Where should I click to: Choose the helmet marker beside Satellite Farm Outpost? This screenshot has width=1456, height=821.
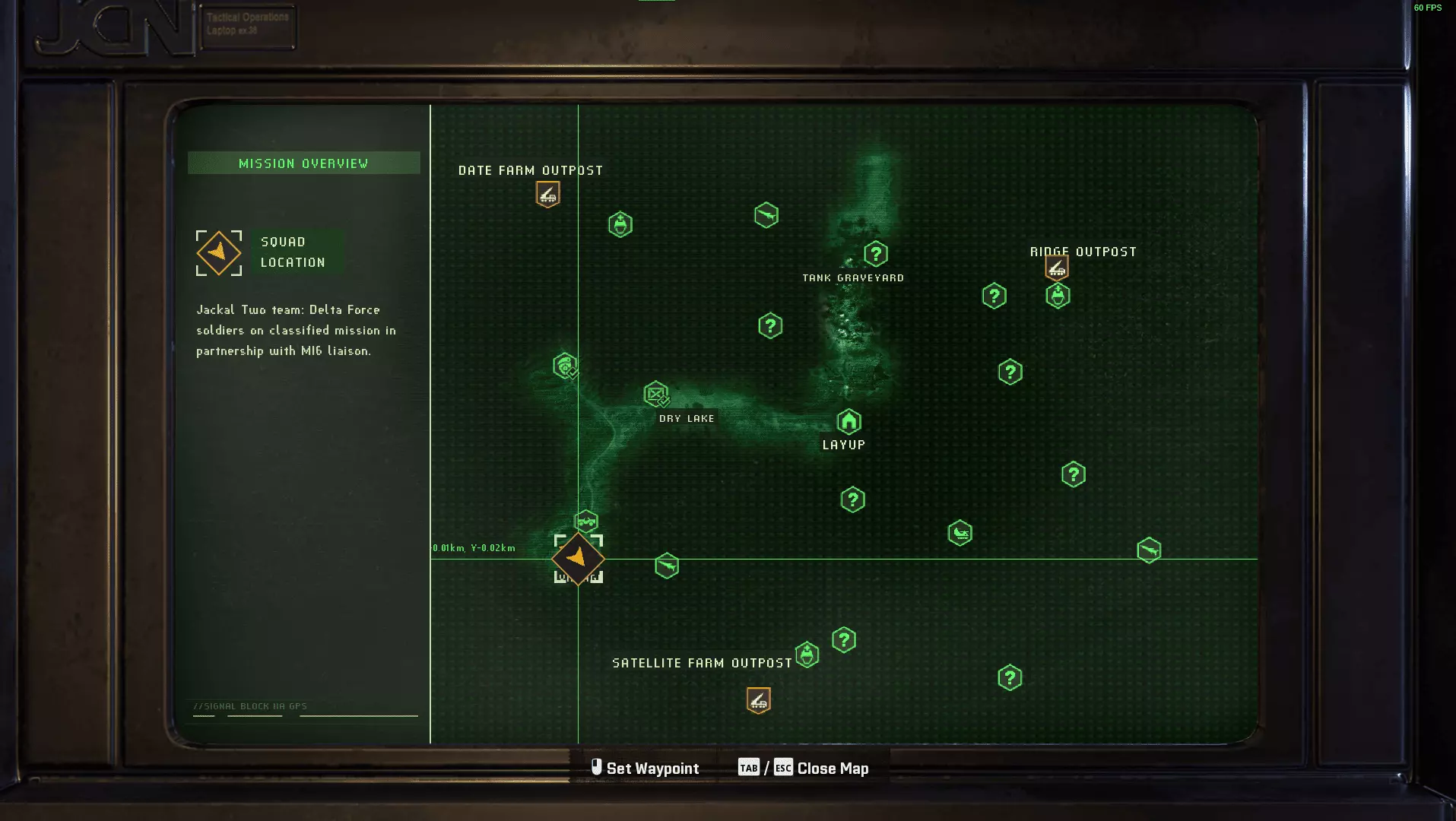(x=807, y=655)
